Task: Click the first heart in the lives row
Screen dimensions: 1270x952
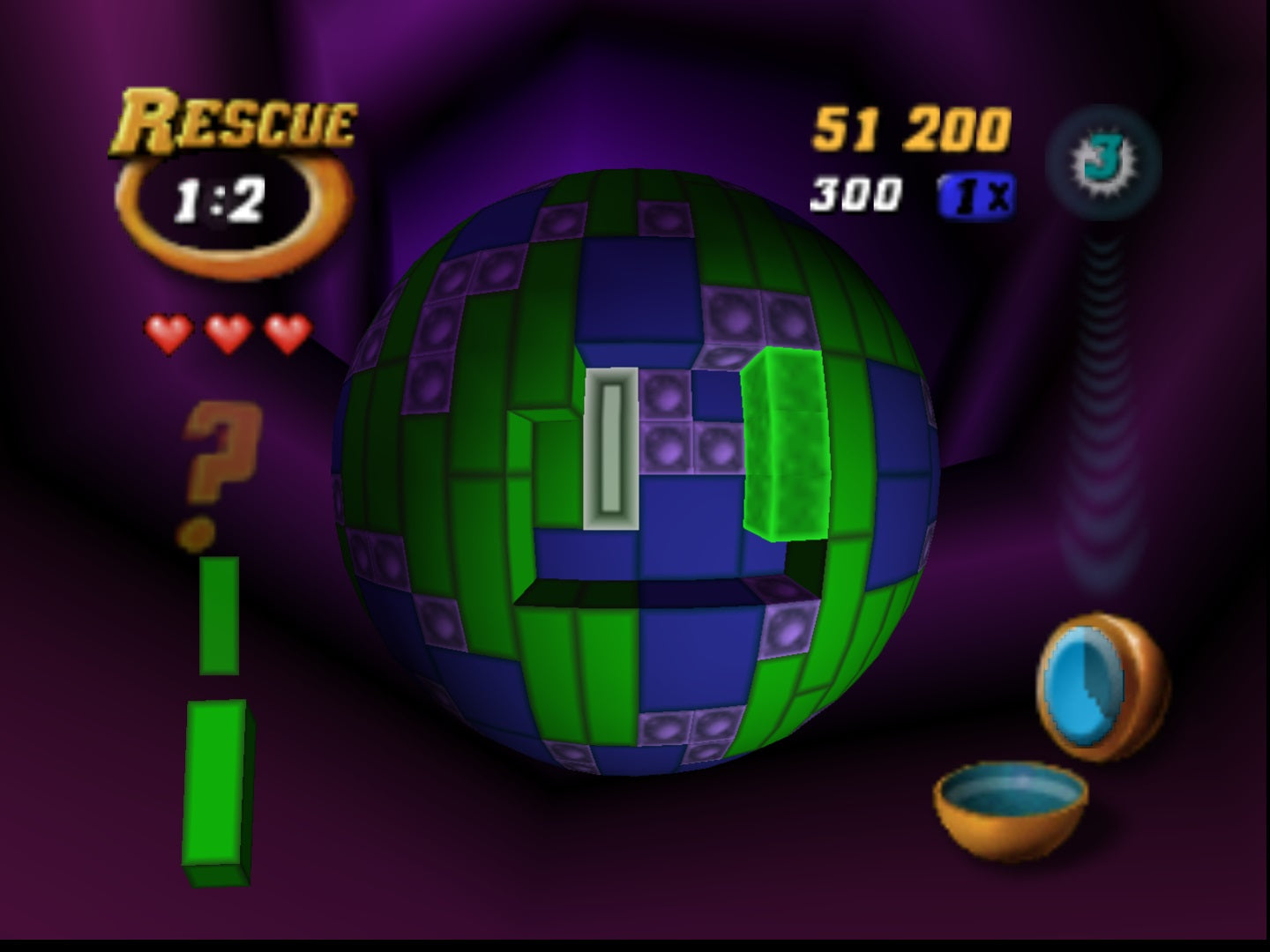Action: (168, 331)
